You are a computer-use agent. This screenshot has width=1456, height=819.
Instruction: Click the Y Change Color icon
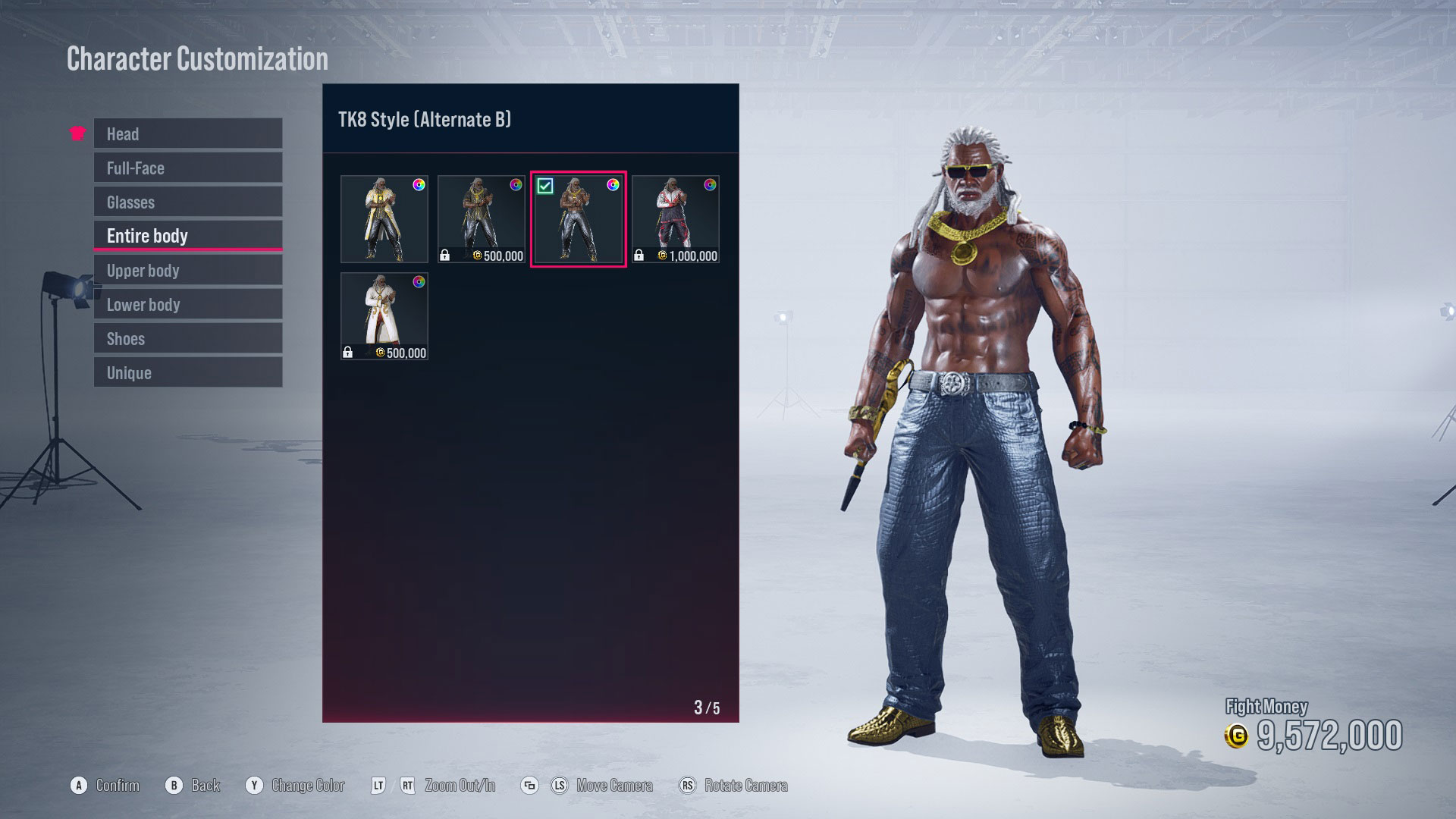[x=255, y=786]
